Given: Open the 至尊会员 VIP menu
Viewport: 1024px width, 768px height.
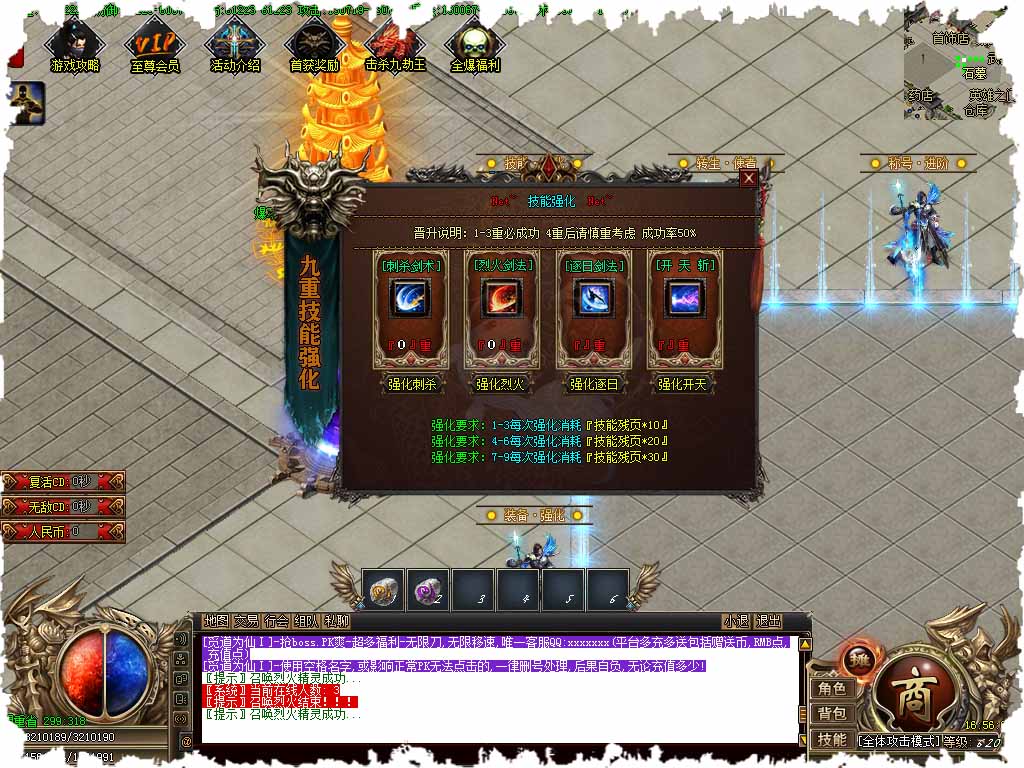Looking at the screenshot, I should pyautogui.click(x=155, y=45).
